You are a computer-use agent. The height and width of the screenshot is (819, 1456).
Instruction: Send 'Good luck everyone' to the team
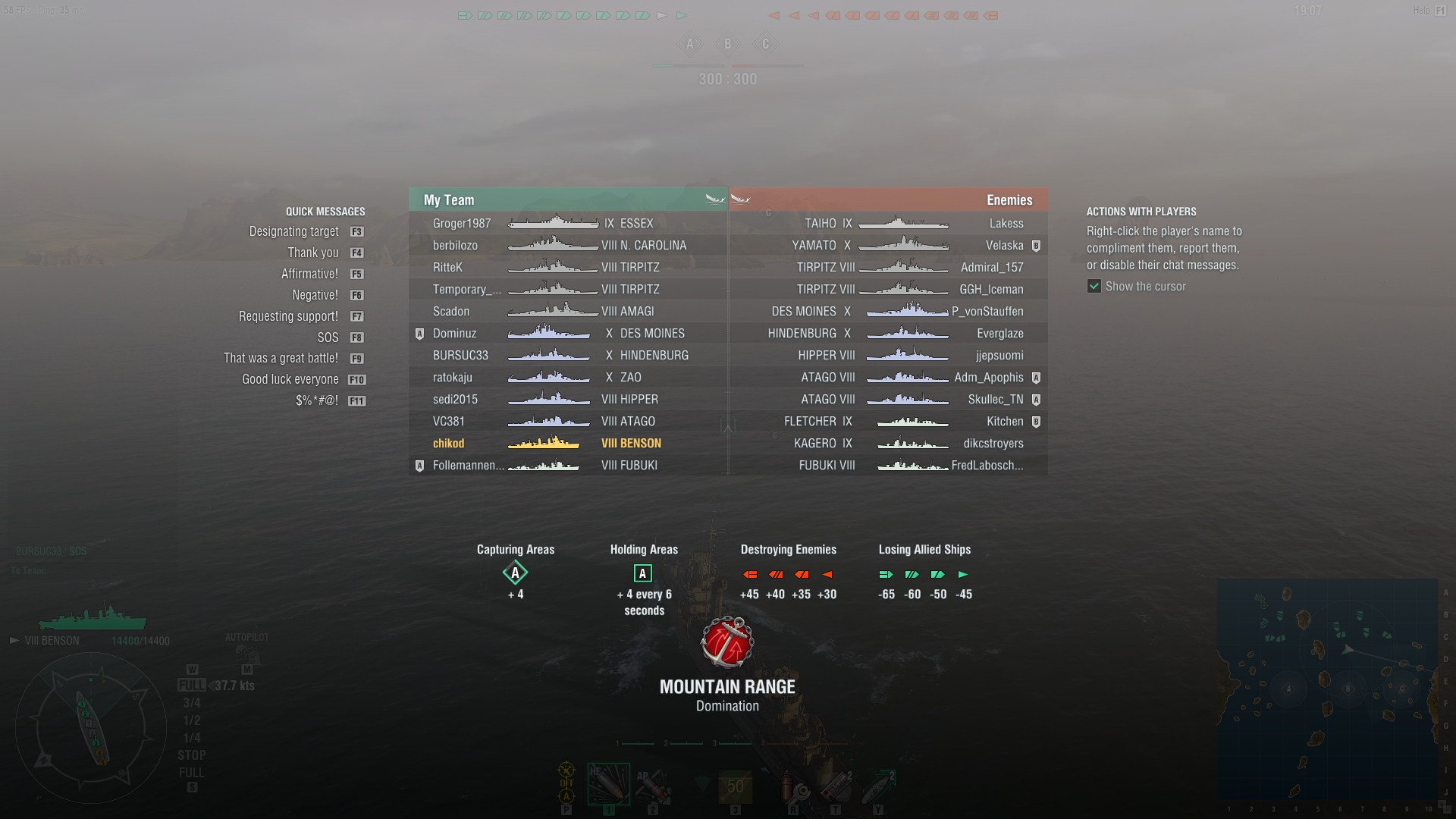[x=290, y=379]
